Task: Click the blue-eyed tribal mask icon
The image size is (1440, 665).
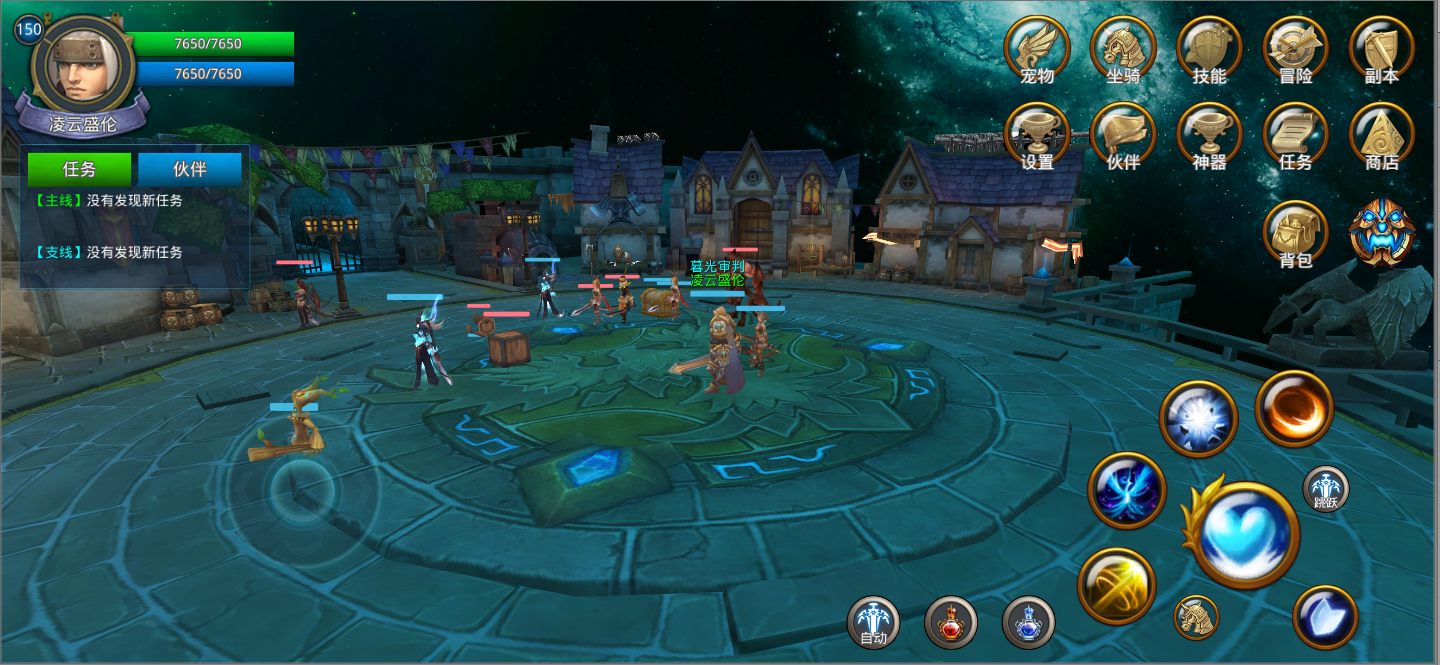Action: (1381, 231)
